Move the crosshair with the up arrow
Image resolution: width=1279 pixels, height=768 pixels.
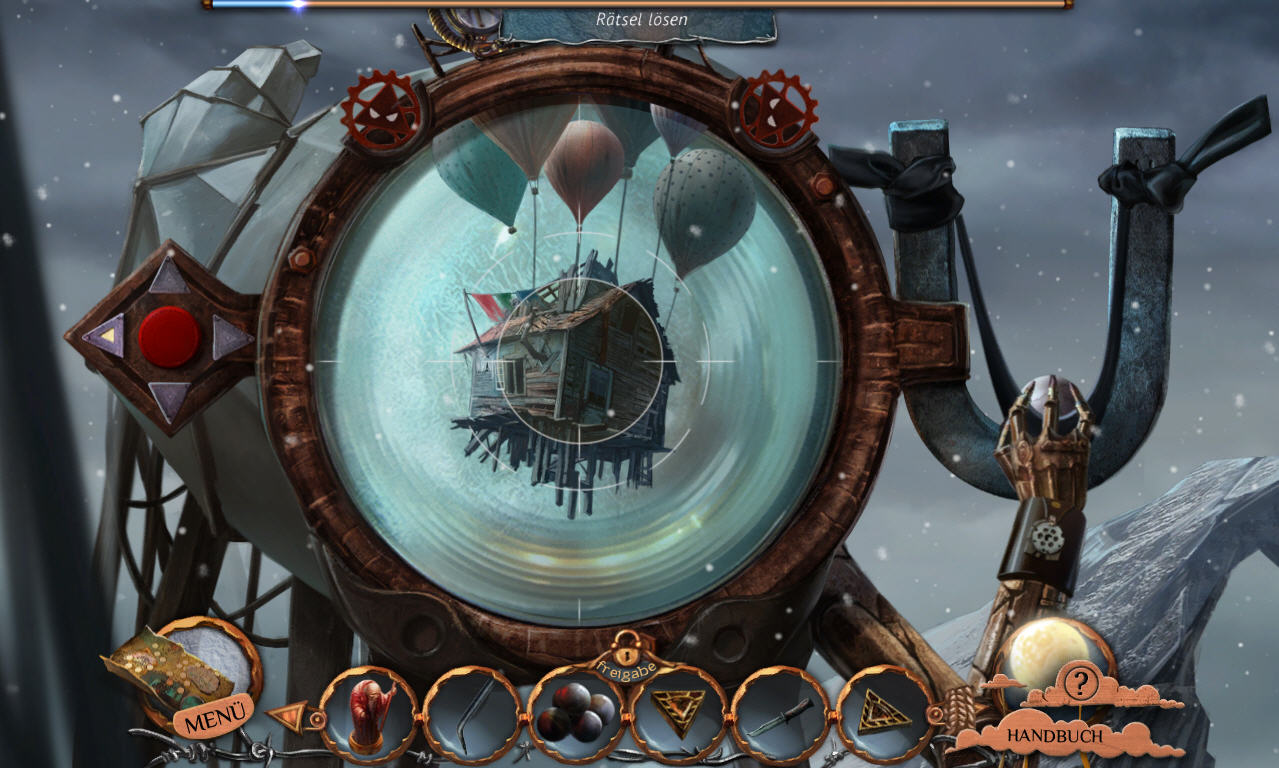(169, 277)
